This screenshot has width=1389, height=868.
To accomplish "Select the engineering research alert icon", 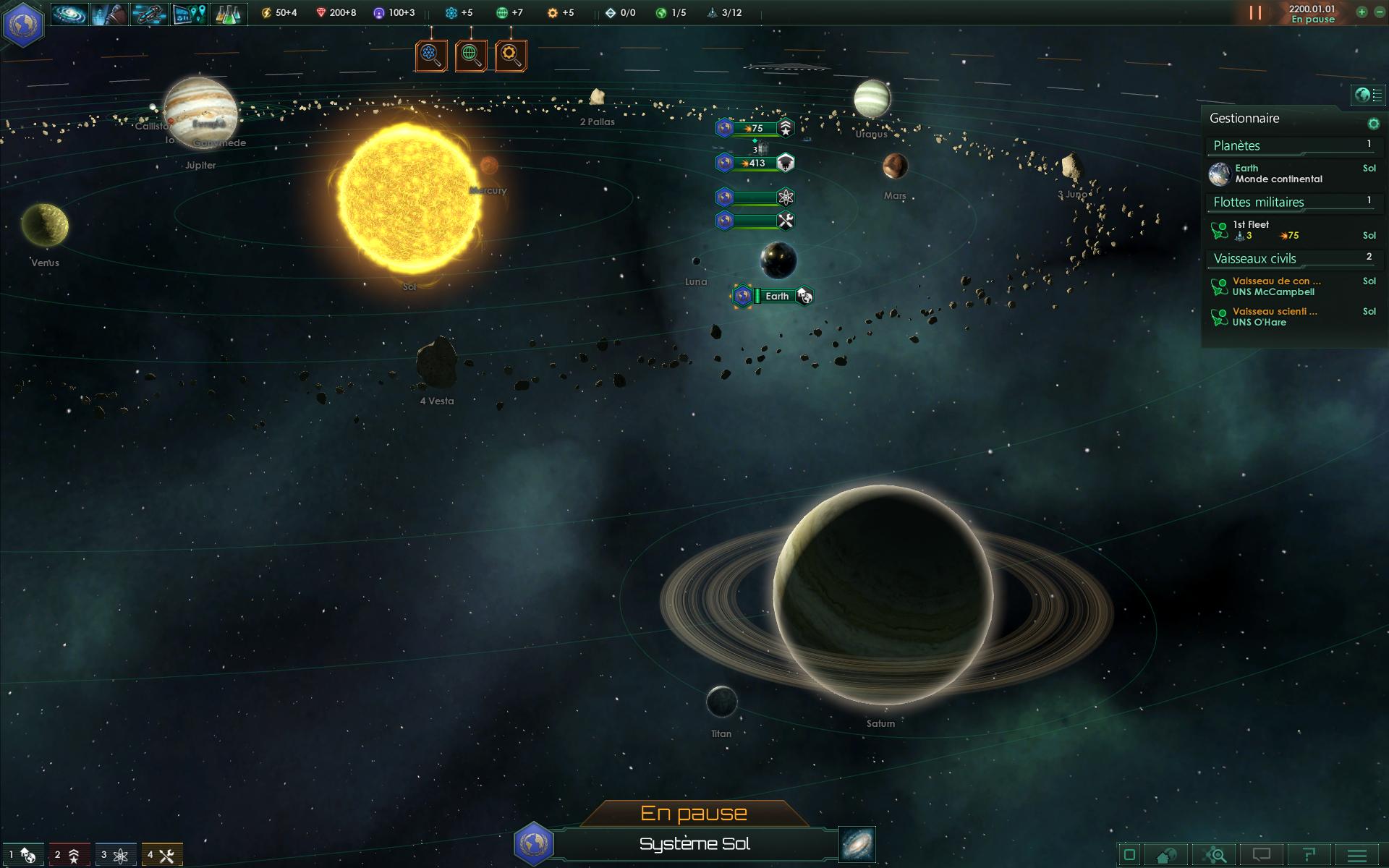I will point(511,55).
